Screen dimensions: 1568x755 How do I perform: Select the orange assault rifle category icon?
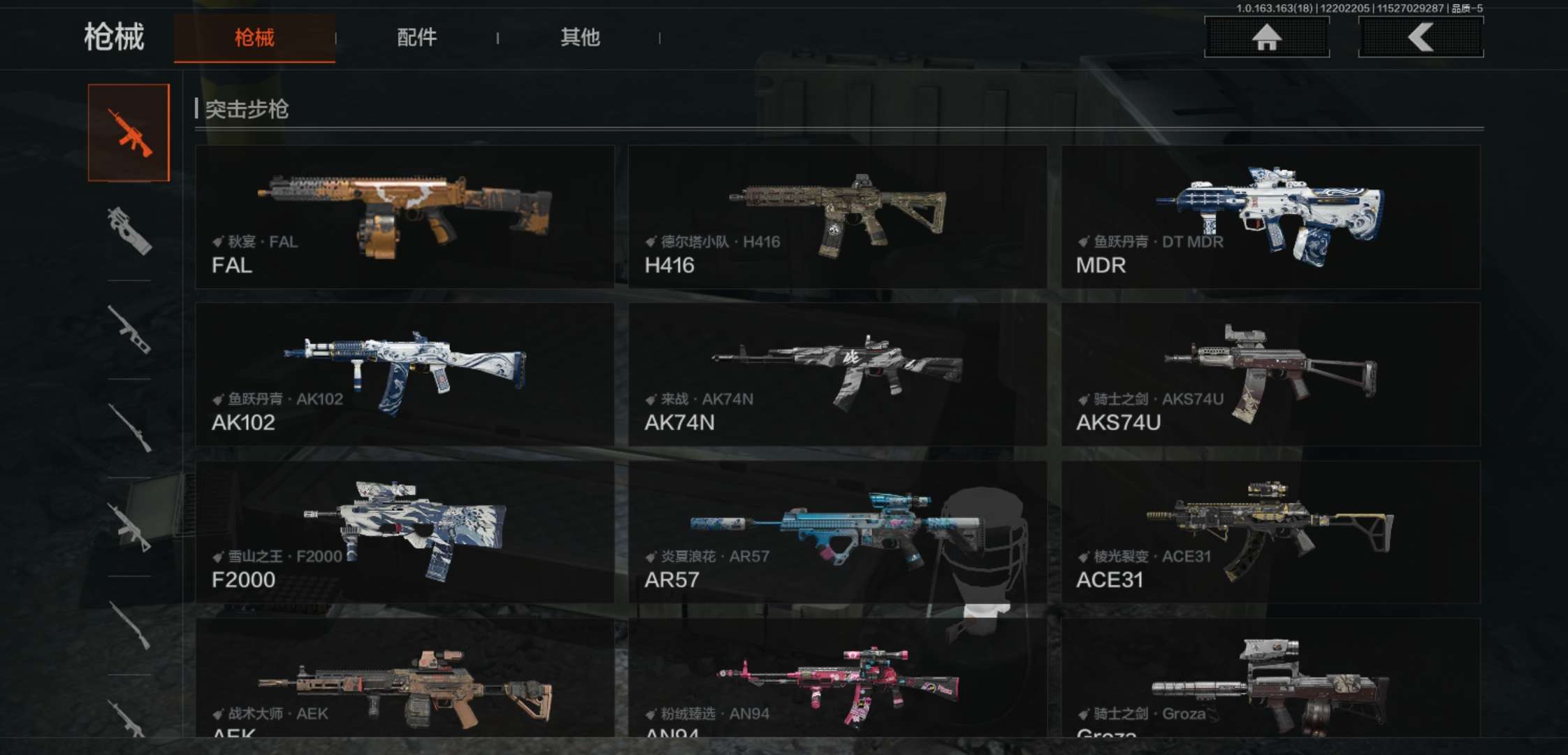tap(129, 133)
